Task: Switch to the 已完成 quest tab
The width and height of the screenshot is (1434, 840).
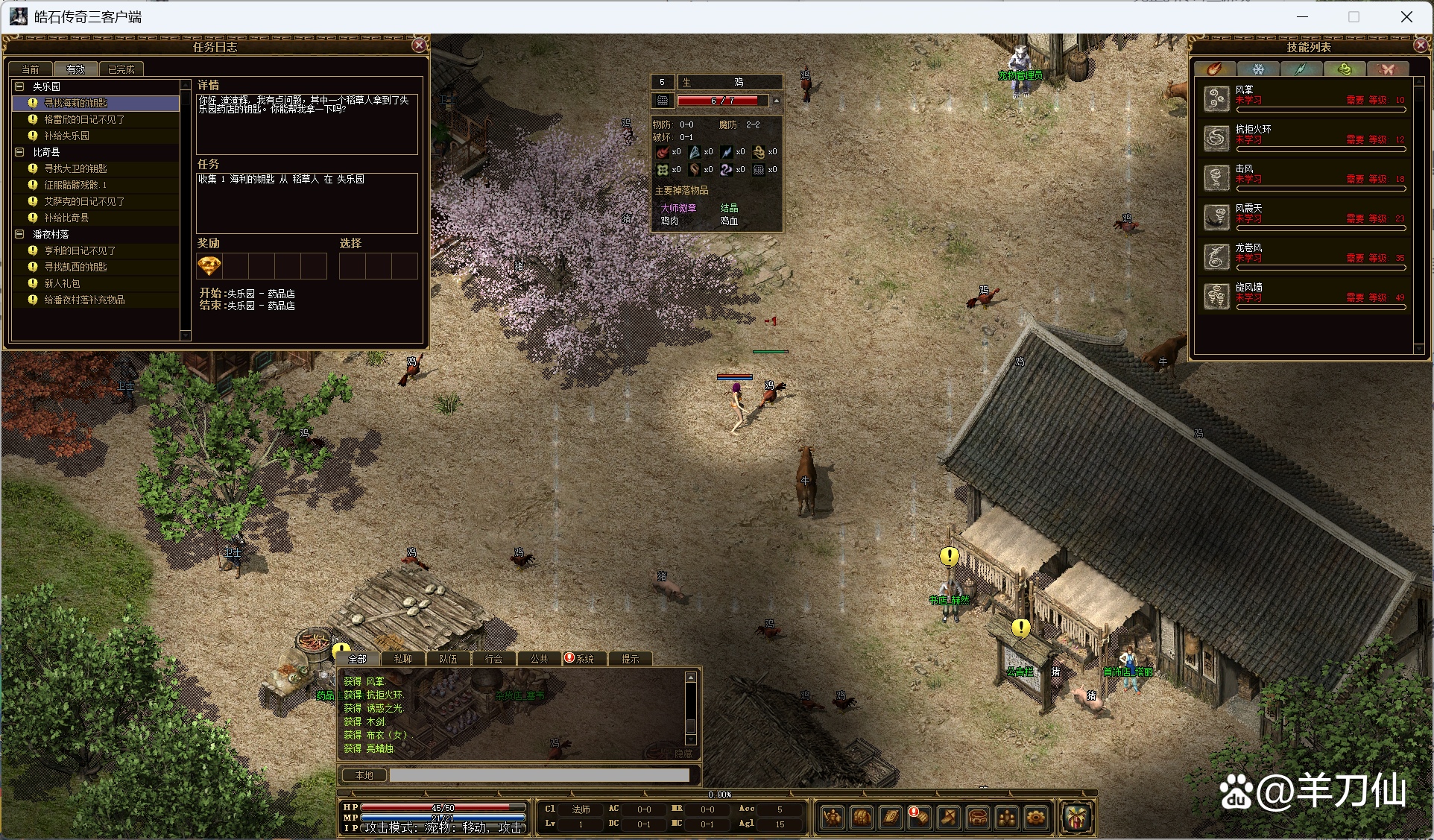Action: (121, 69)
